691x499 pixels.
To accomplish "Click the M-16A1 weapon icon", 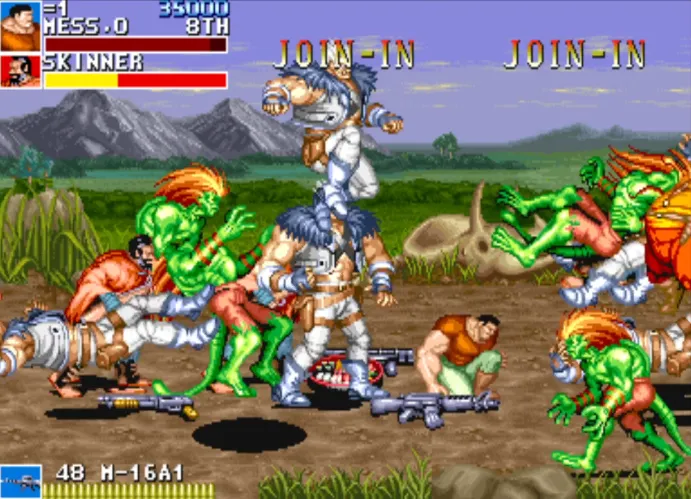I will coord(20,481).
